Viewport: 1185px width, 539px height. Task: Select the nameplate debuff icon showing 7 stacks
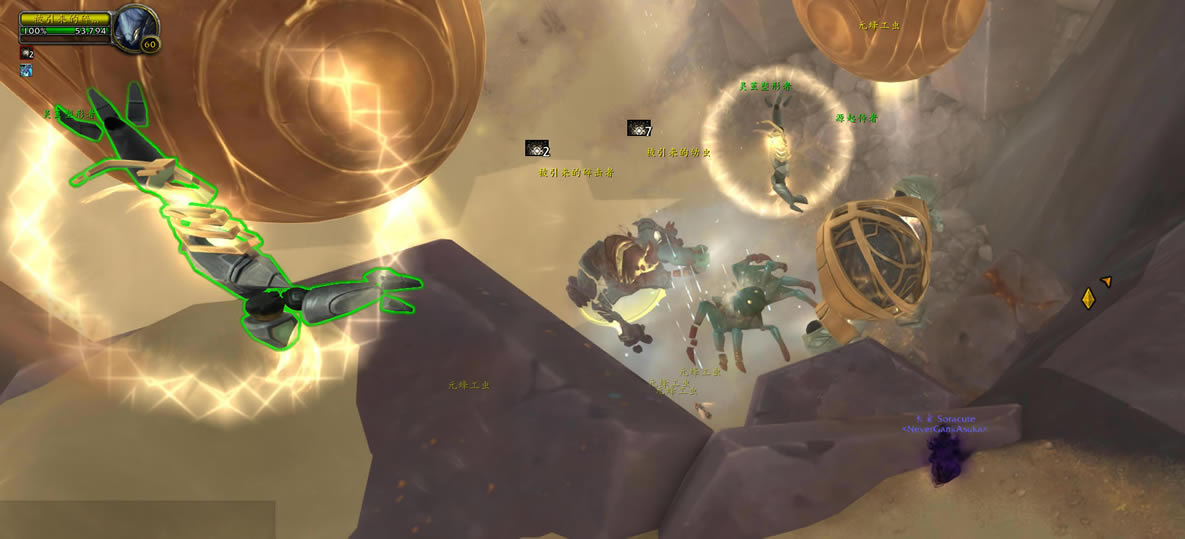click(x=638, y=128)
